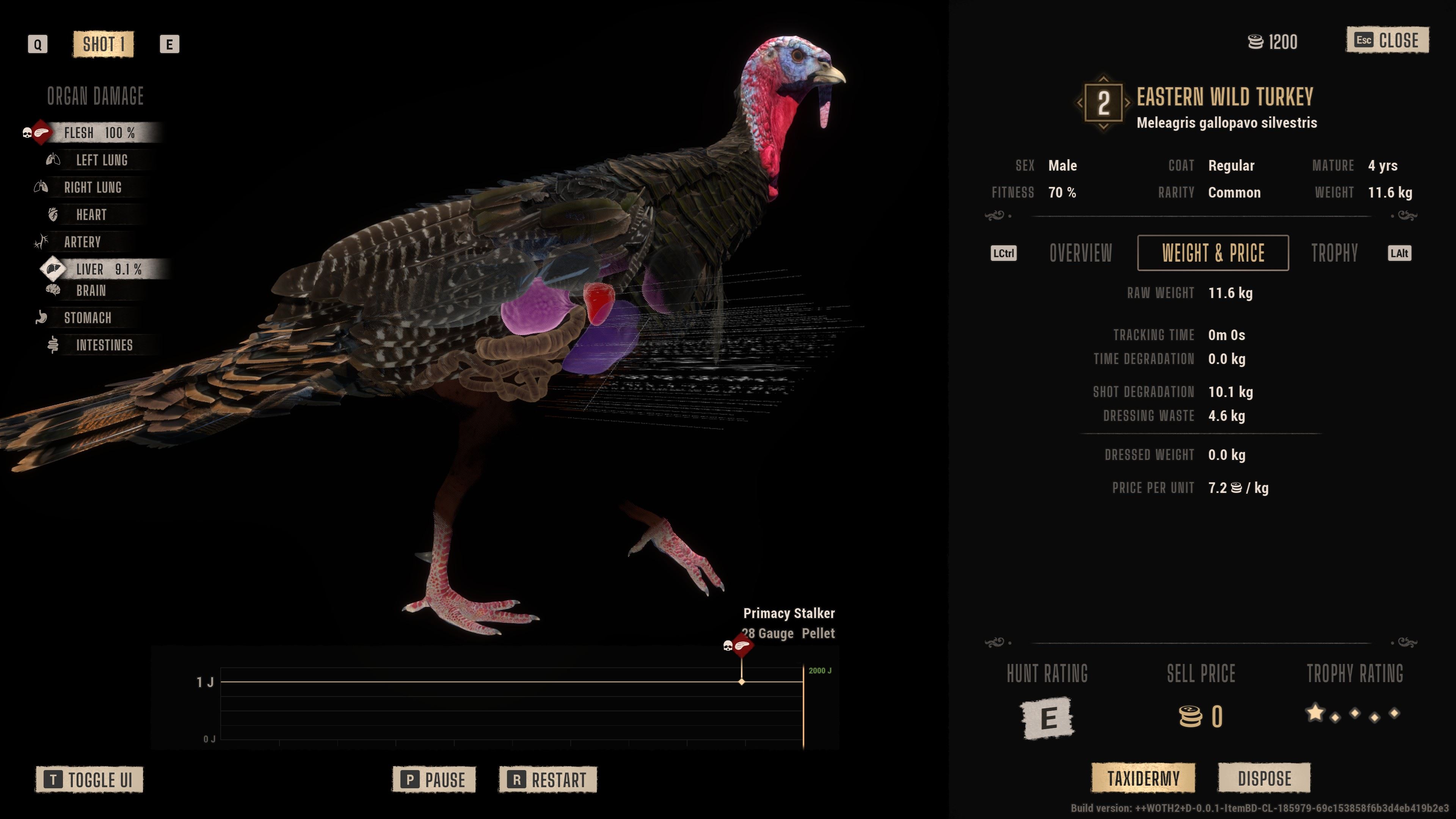Select the Liver damage entry
The height and width of the screenshot is (819, 1456).
pos(108,270)
